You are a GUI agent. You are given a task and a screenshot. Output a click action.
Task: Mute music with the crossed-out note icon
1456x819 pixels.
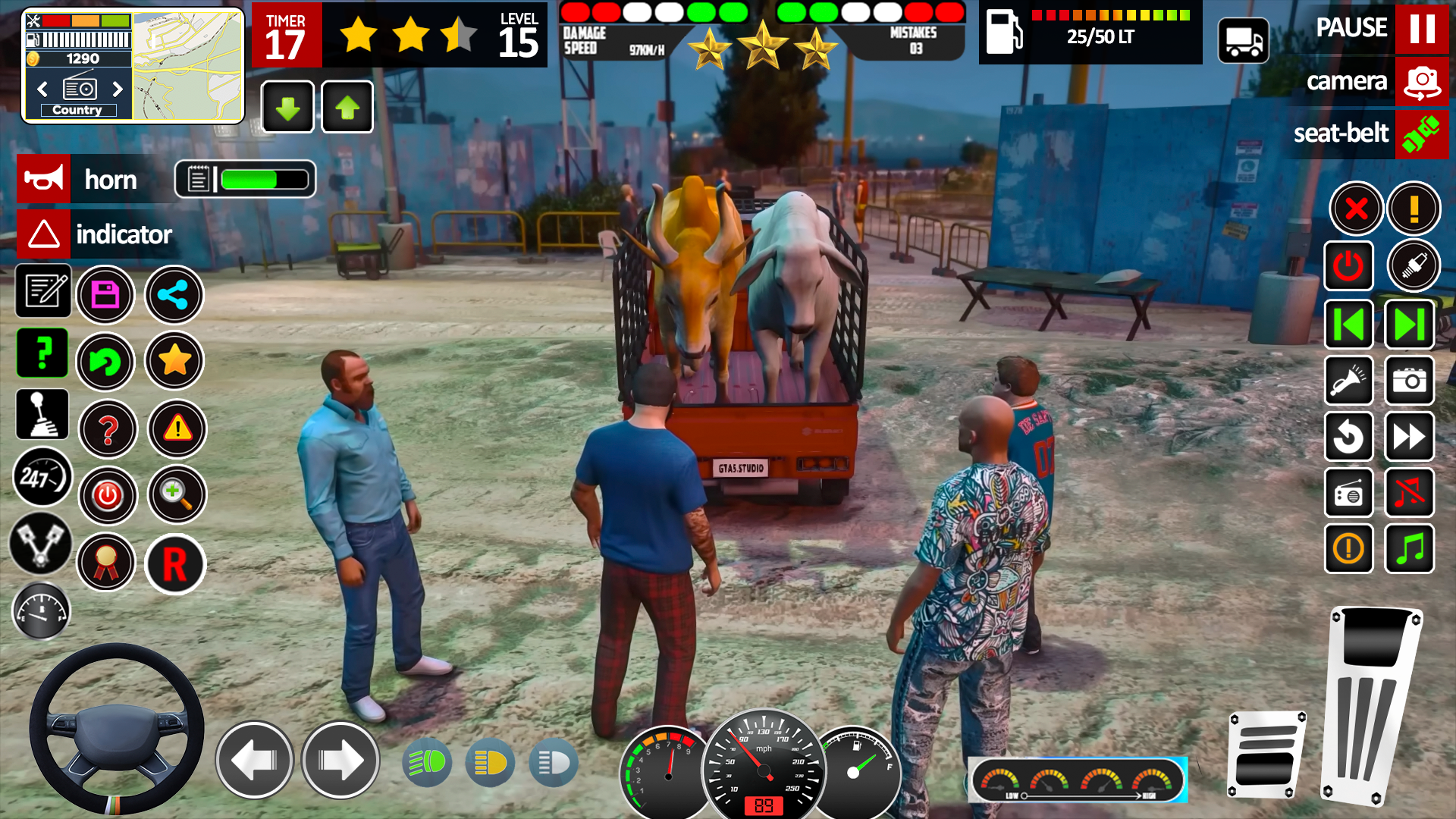pyautogui.click(x=1409, y=493)
